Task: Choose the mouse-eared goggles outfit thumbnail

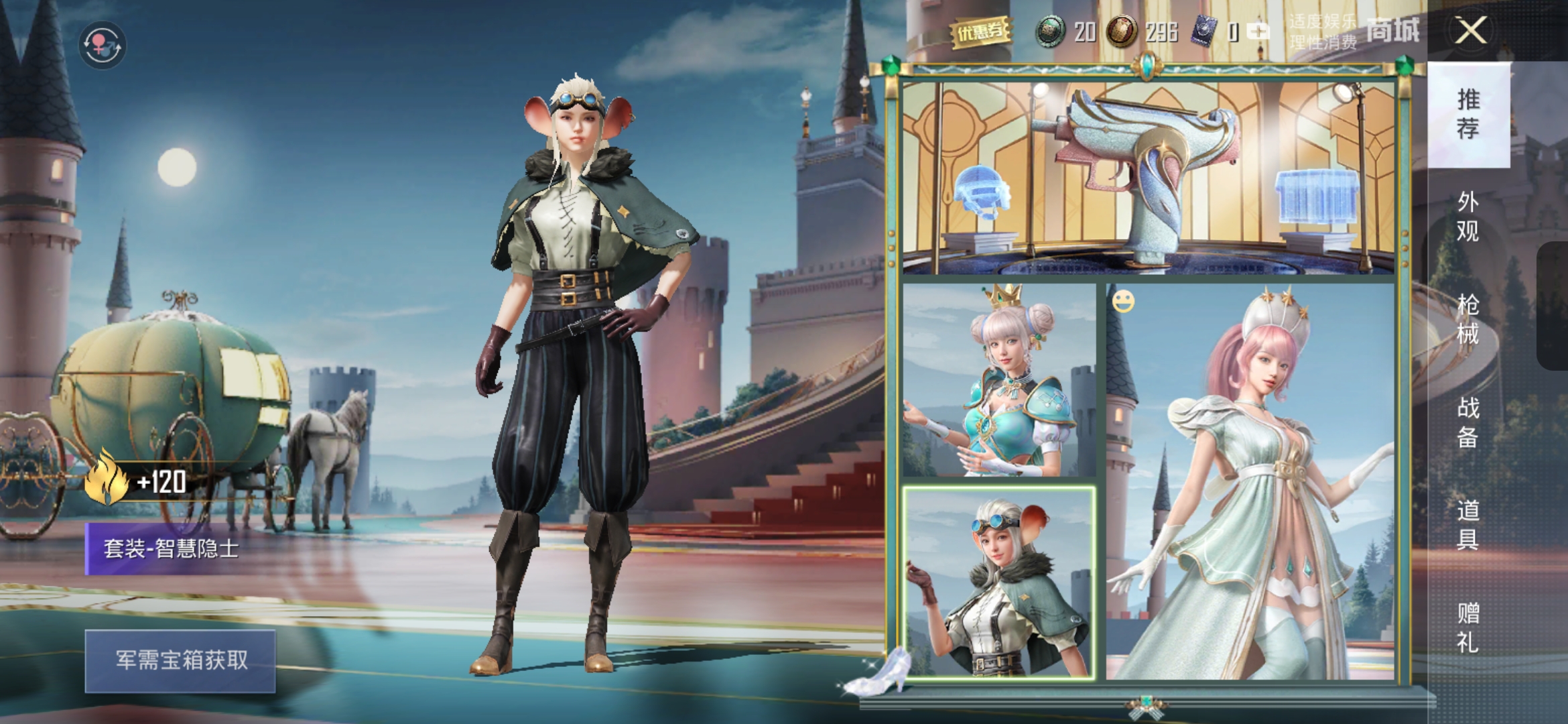Action: (x=999, y=583)
